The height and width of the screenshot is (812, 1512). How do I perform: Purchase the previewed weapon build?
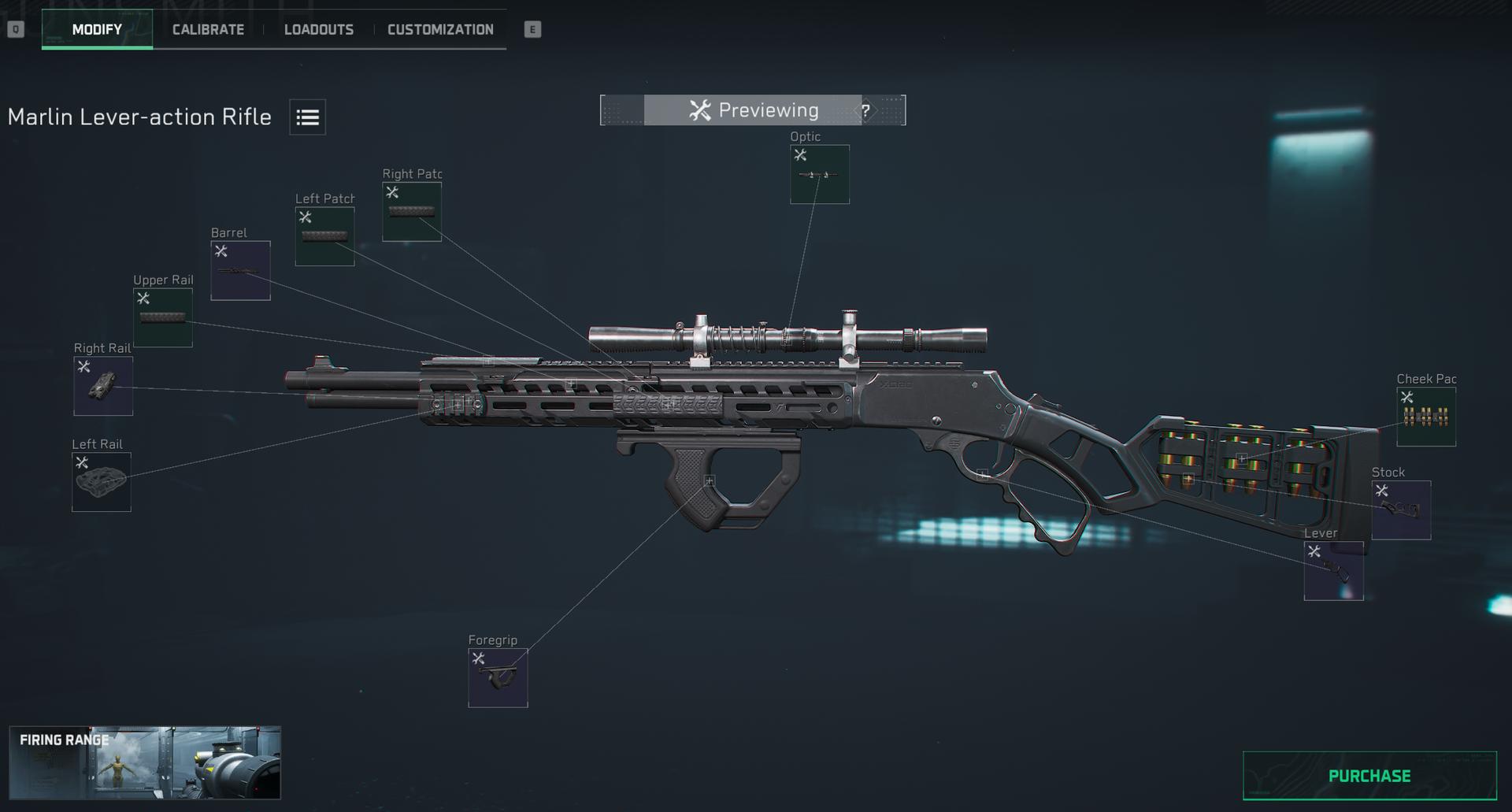pyautogui.click(x=1369, y=776)
